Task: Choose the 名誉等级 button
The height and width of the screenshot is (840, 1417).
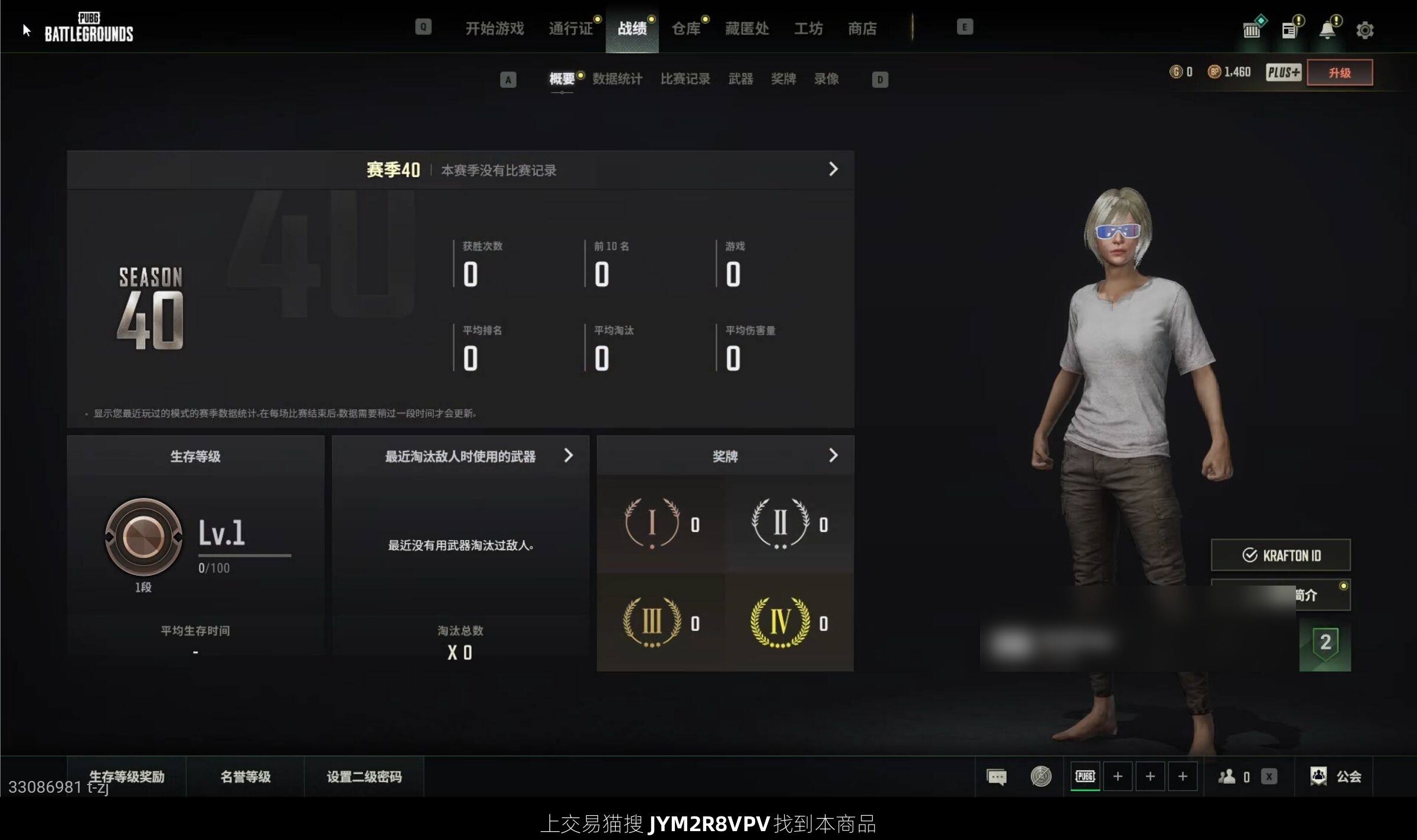Action: [x=246, y=777]
